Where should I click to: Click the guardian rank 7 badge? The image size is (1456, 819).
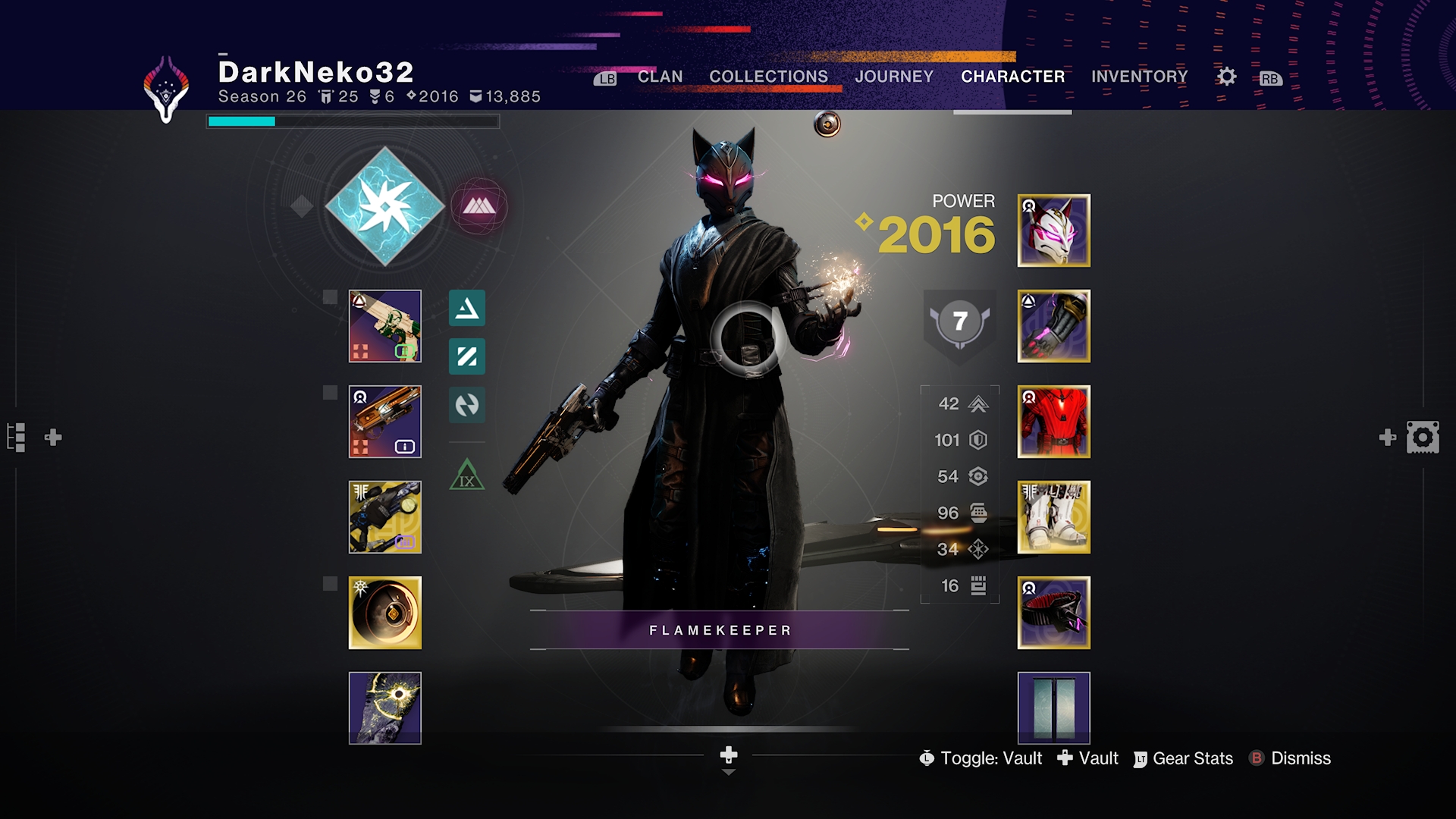click(960, 322)
